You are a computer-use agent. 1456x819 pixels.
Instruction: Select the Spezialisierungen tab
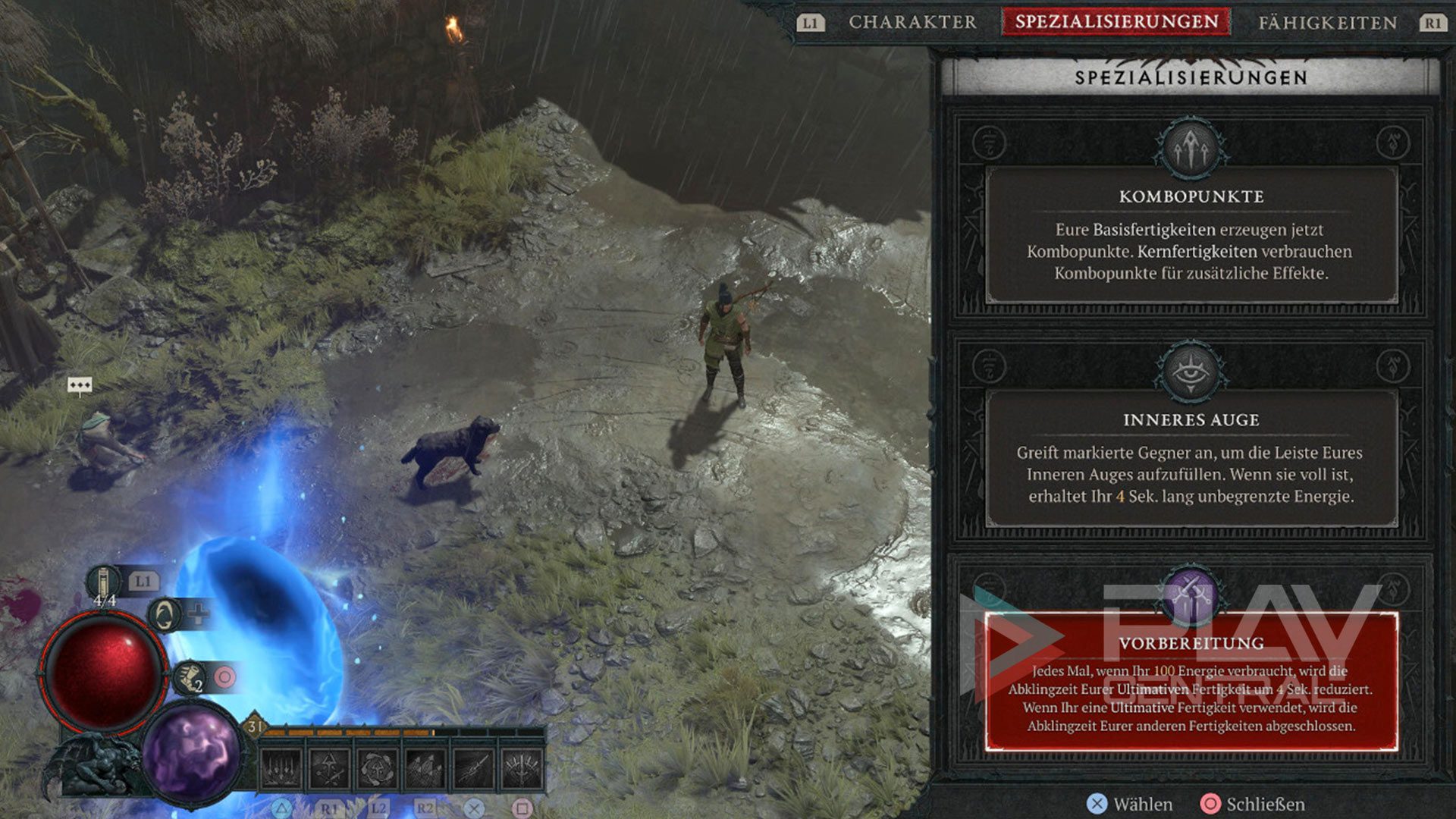click(x=1116, y=22)
